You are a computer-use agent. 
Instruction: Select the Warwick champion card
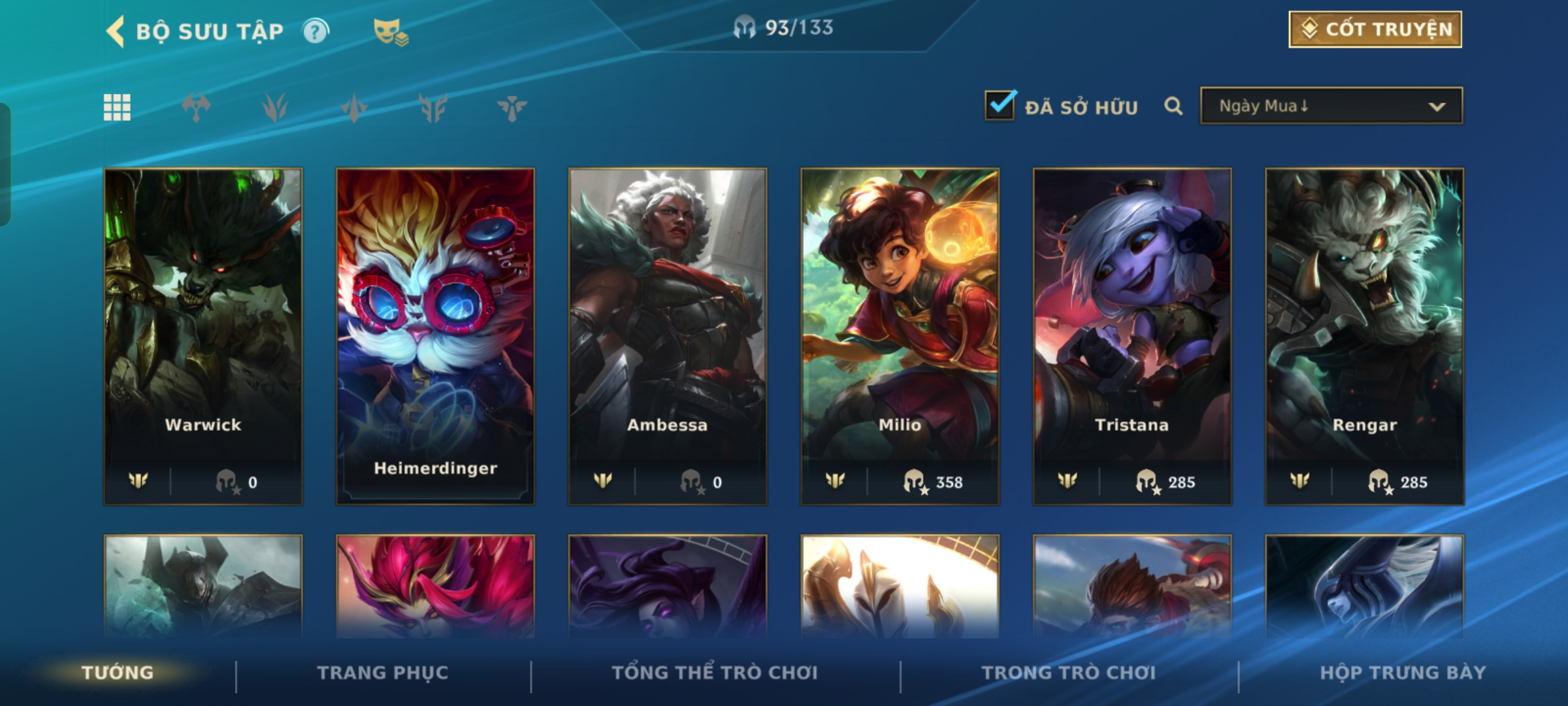coord(203,335)
